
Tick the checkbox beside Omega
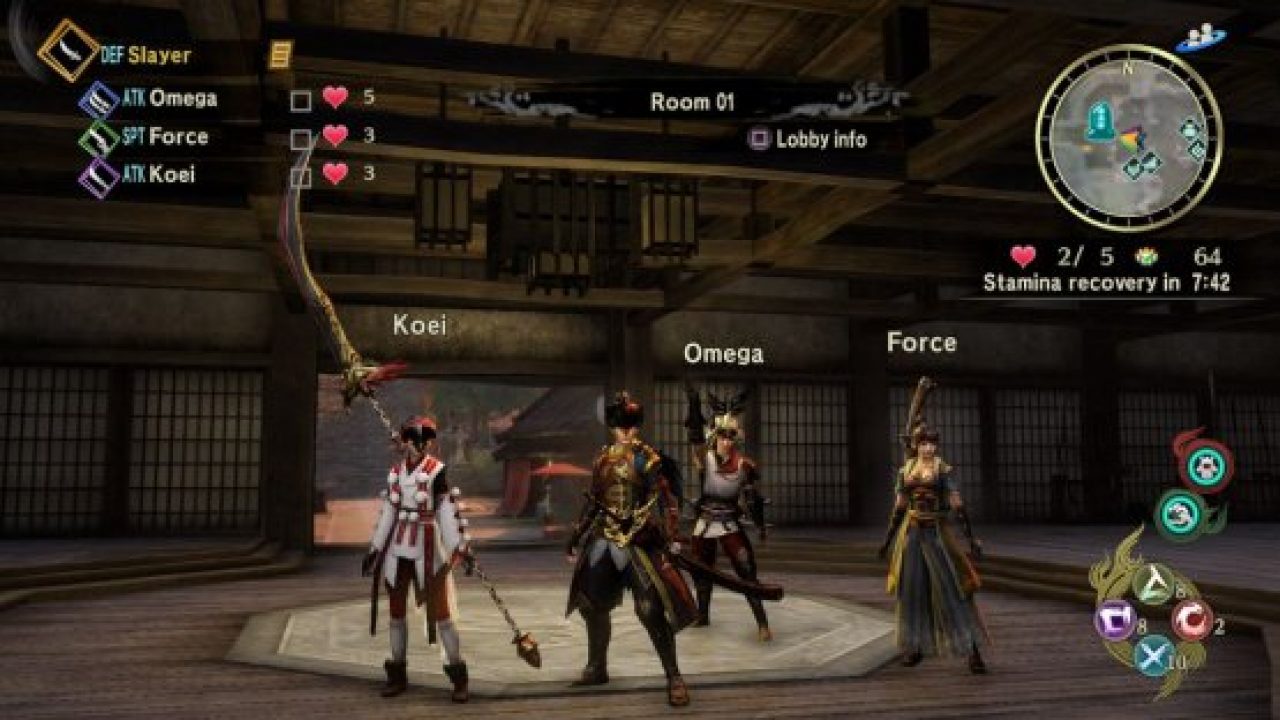tap(300, 101)
